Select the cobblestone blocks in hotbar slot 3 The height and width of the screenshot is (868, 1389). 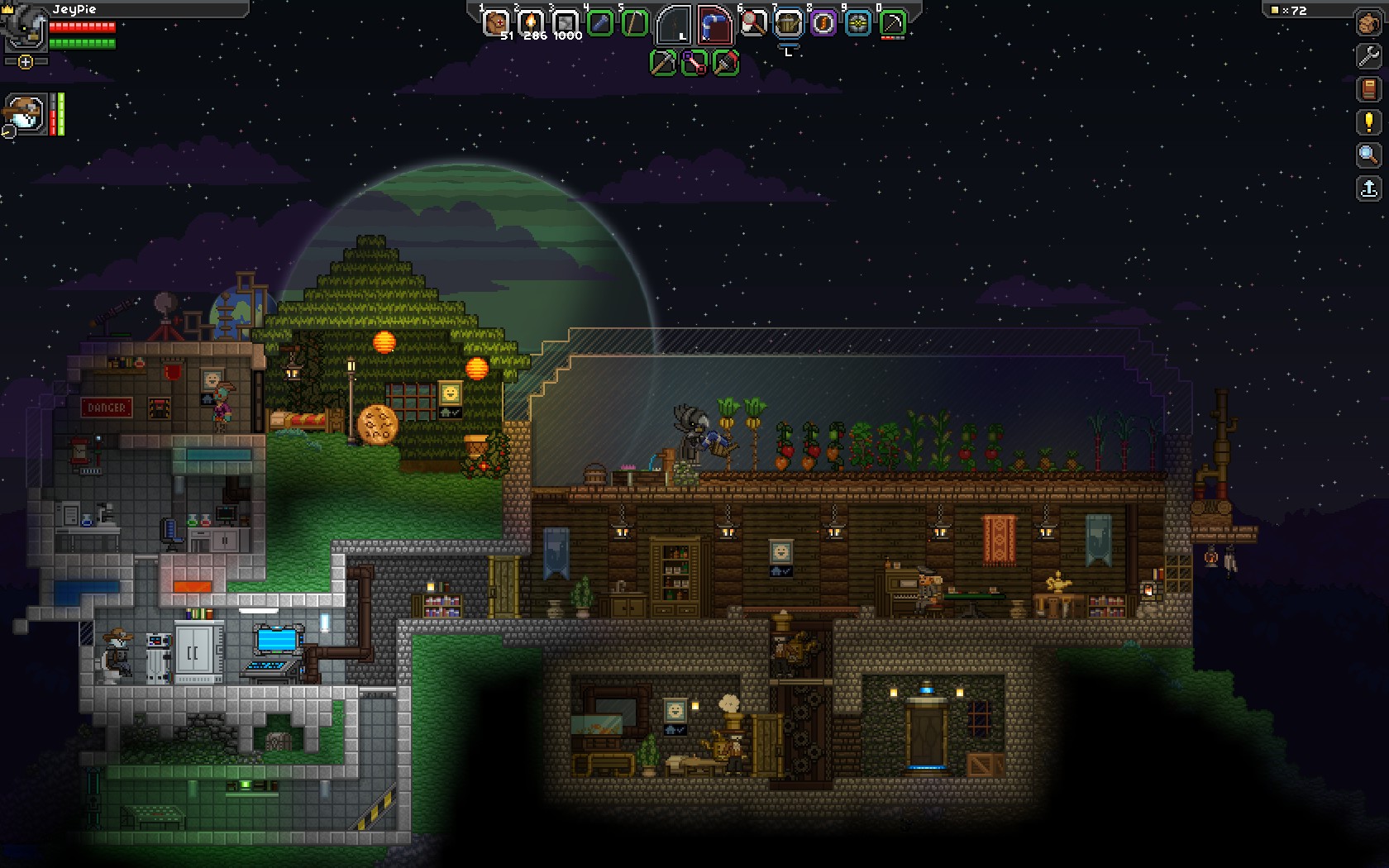[x=566, y=22]
